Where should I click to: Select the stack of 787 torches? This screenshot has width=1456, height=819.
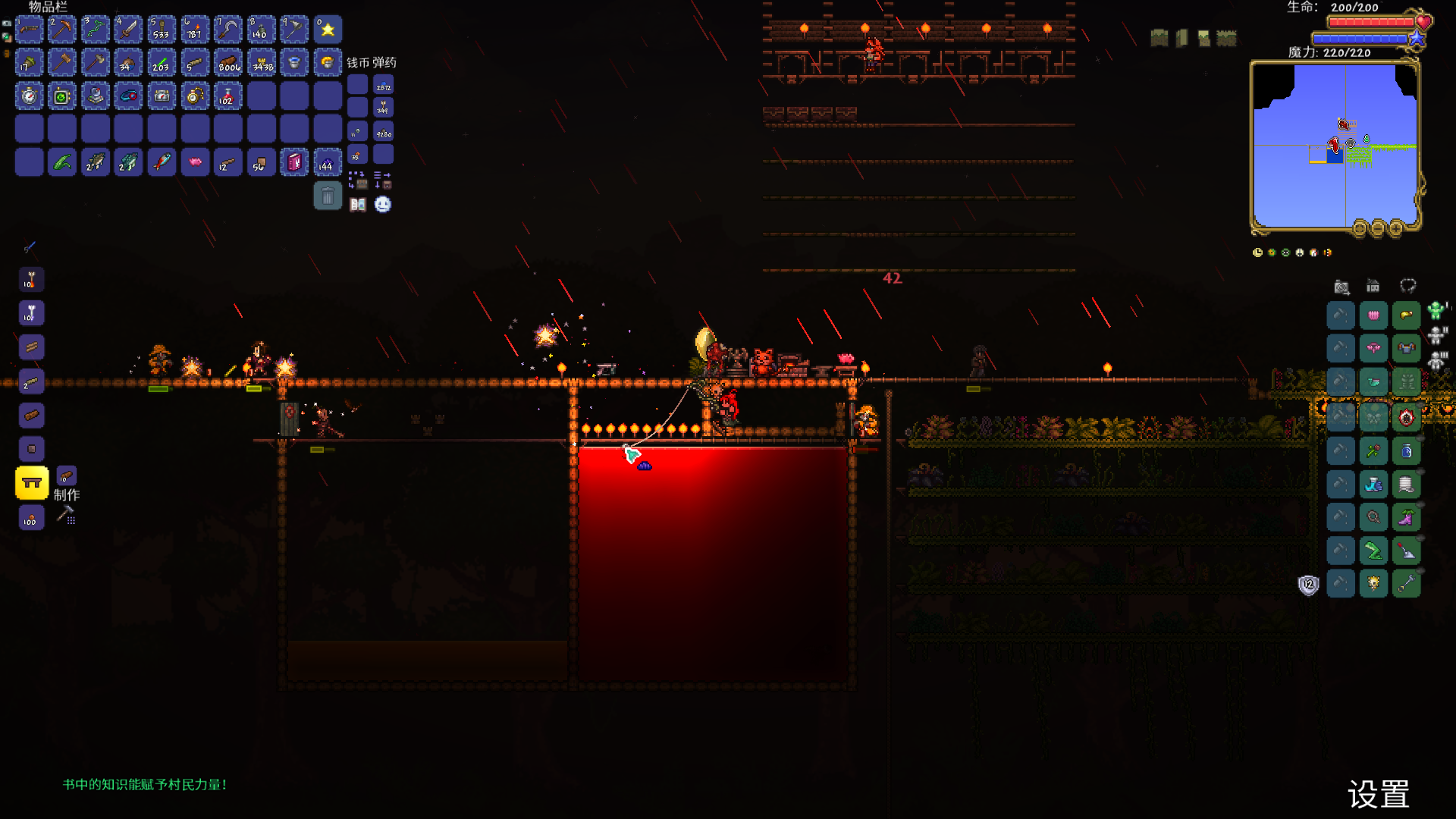(195, 30)
